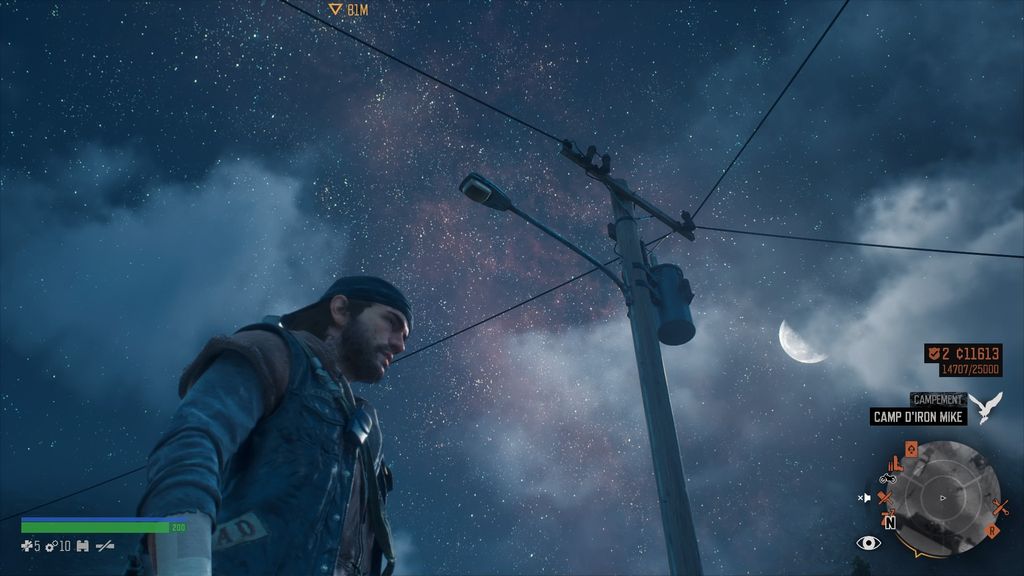Select the camp trust shield icon
The width and height of the screenshot is (1024, 576).
(933, 353)
